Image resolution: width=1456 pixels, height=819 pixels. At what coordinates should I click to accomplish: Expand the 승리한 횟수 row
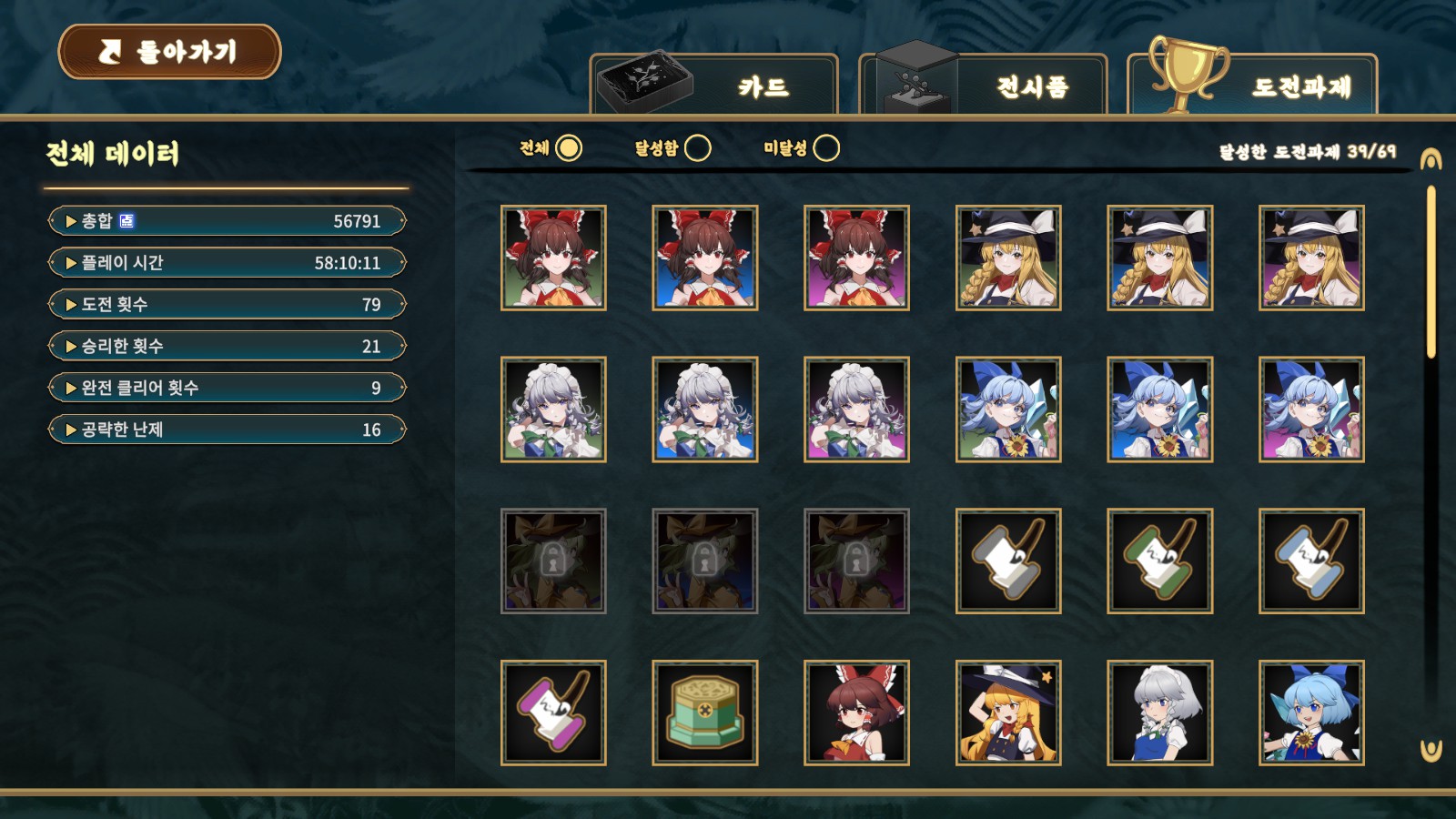(x=227, y=347)
